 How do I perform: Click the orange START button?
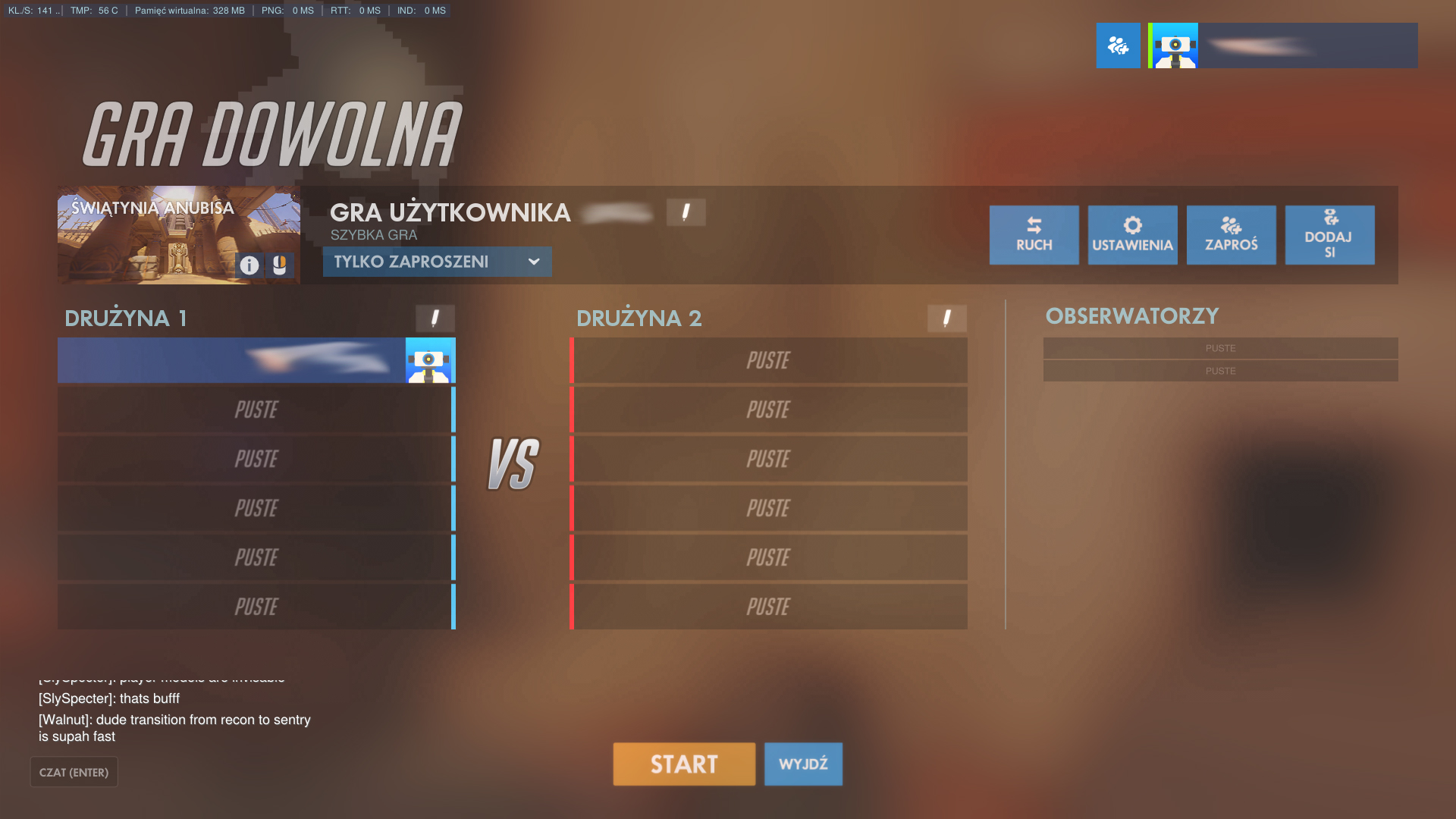point(684,764)
